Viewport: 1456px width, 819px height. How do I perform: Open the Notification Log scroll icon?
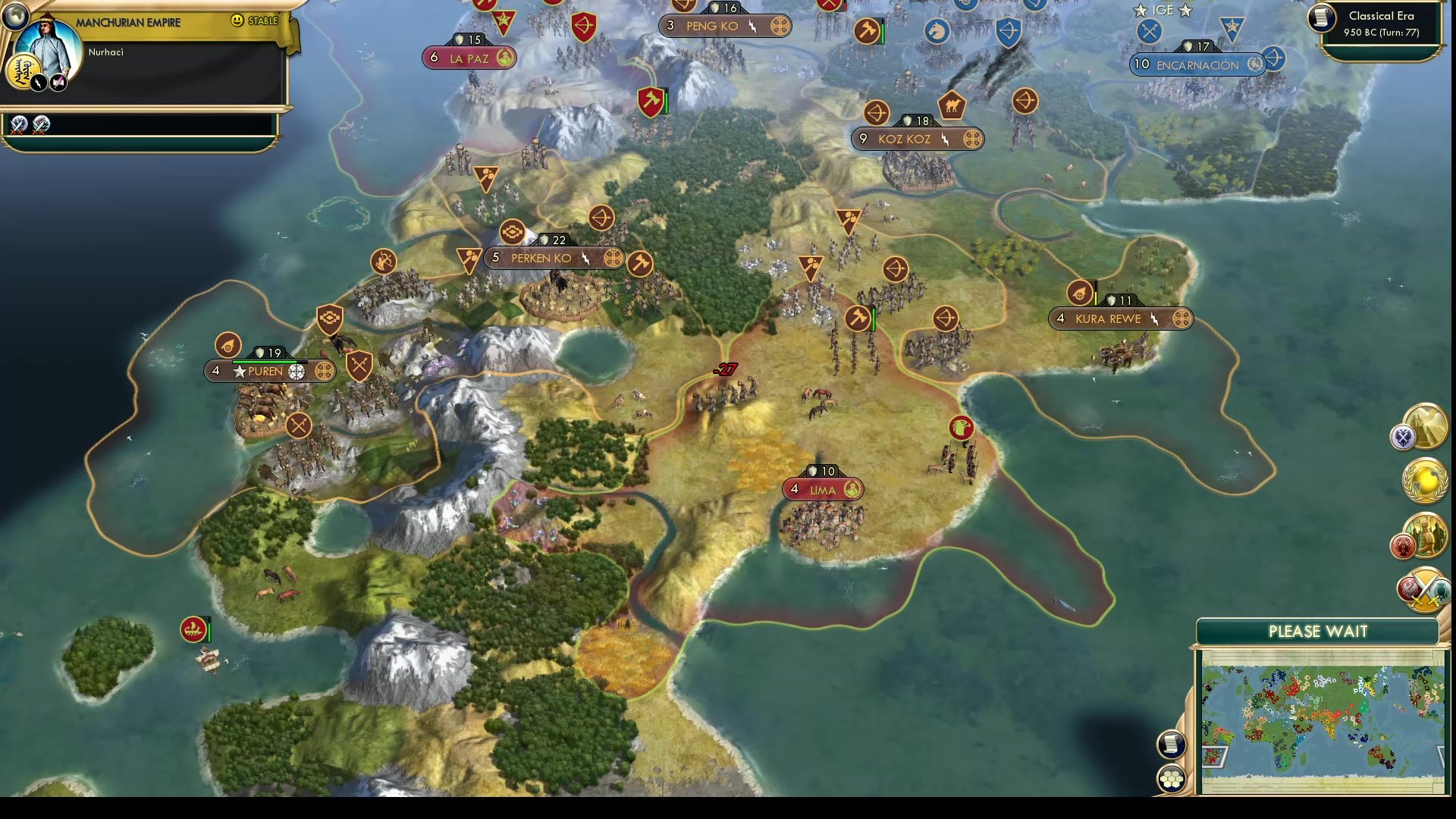click(x=1171, y=744)
